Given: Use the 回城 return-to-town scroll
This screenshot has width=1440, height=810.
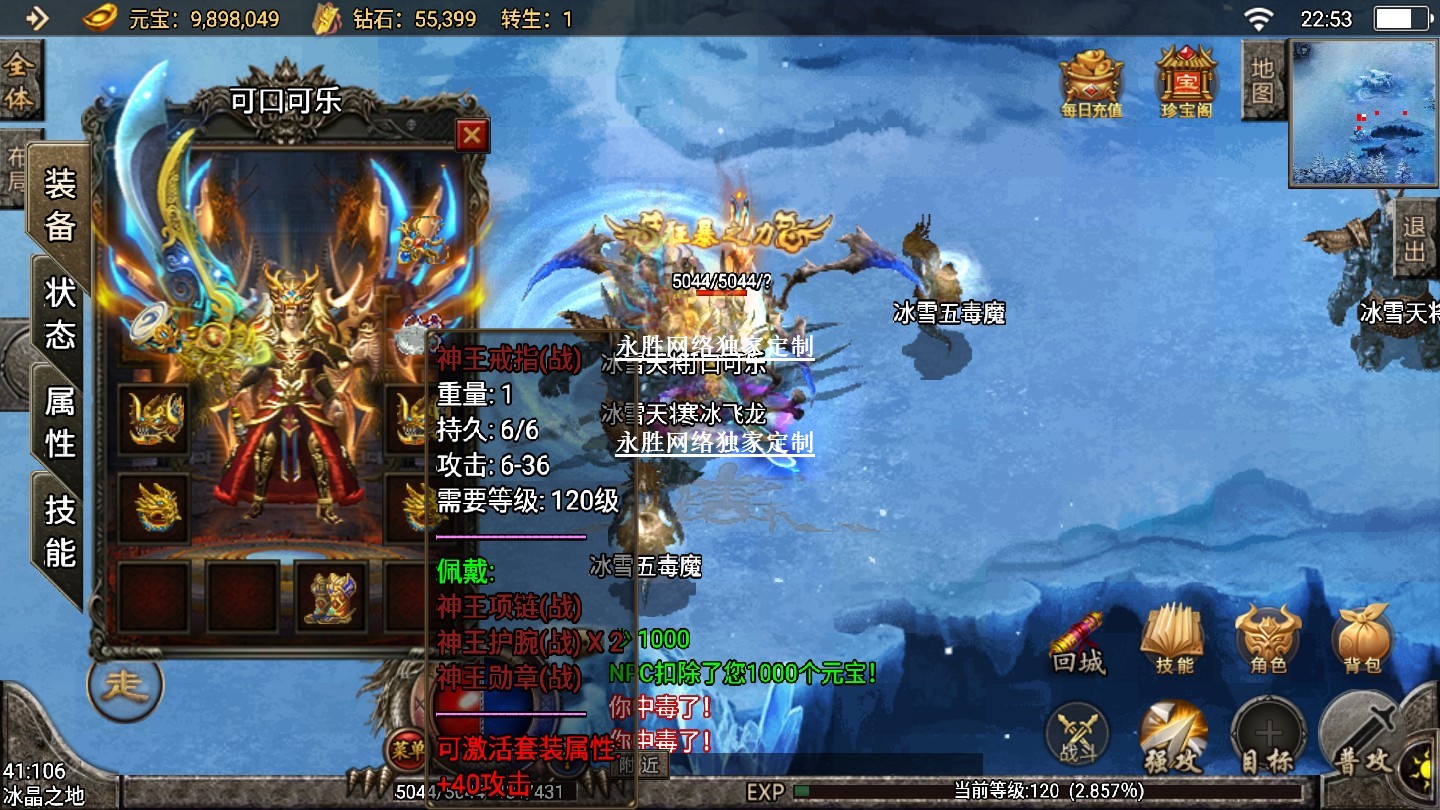Looking at the screenshot, I should click(x=1078, y=643).
